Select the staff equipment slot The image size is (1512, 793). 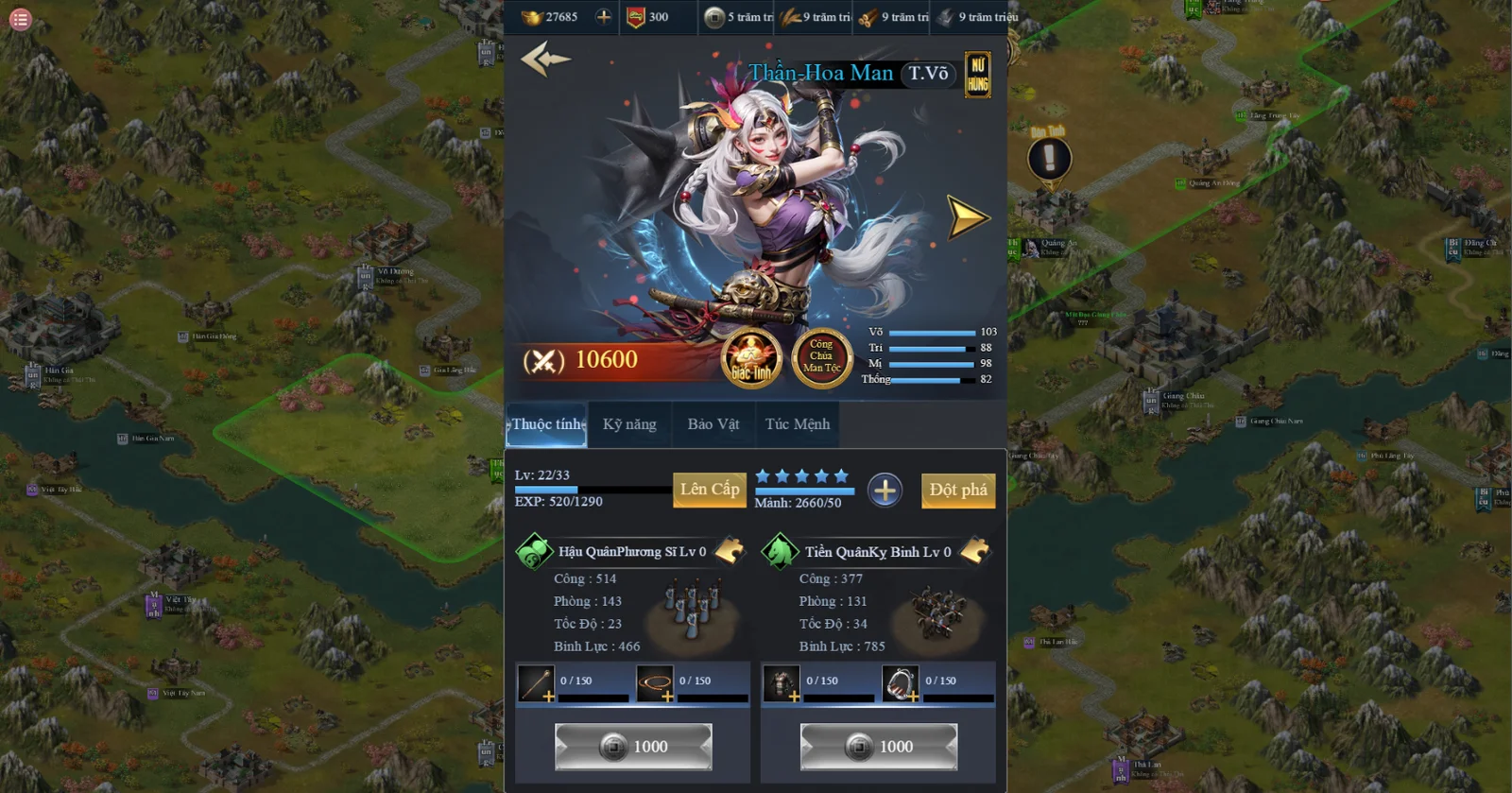tap(536, 683)
